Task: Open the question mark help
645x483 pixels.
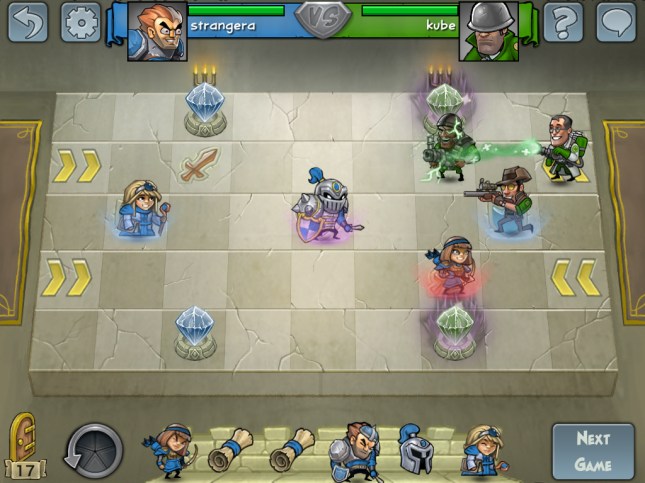Action: tap(563, 22)
